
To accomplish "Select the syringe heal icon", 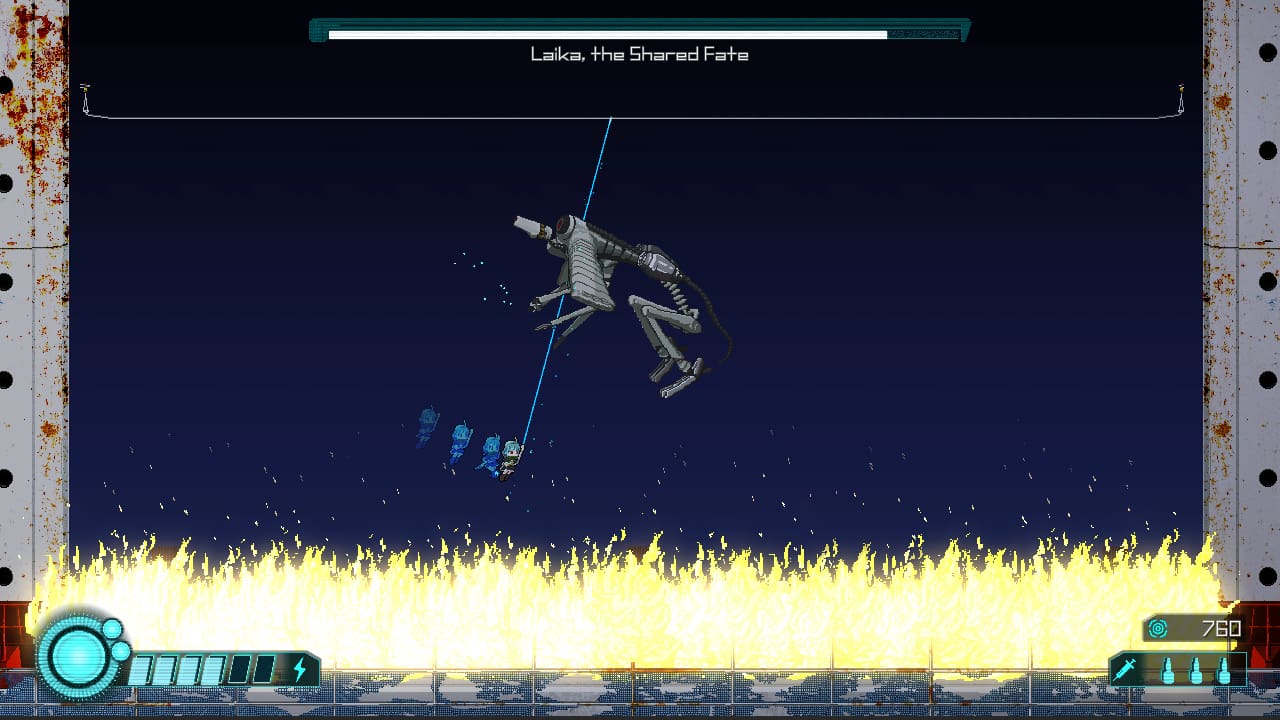I will pyautogui.click(x=1126, y=669).
